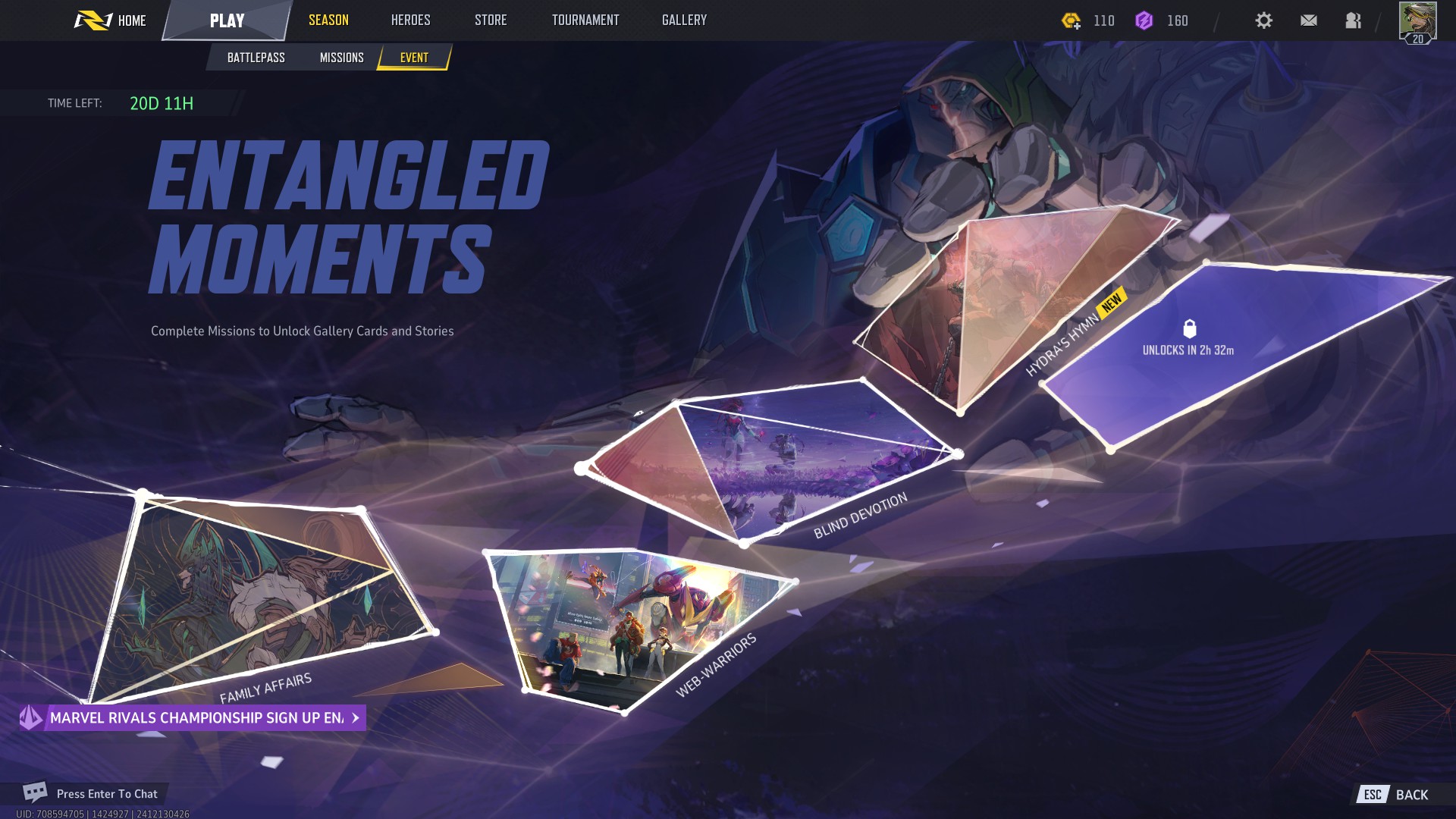1456x819 pixels.
Task: Open the Tournament page
Action: pyautogui.click(x=585, y=20)
